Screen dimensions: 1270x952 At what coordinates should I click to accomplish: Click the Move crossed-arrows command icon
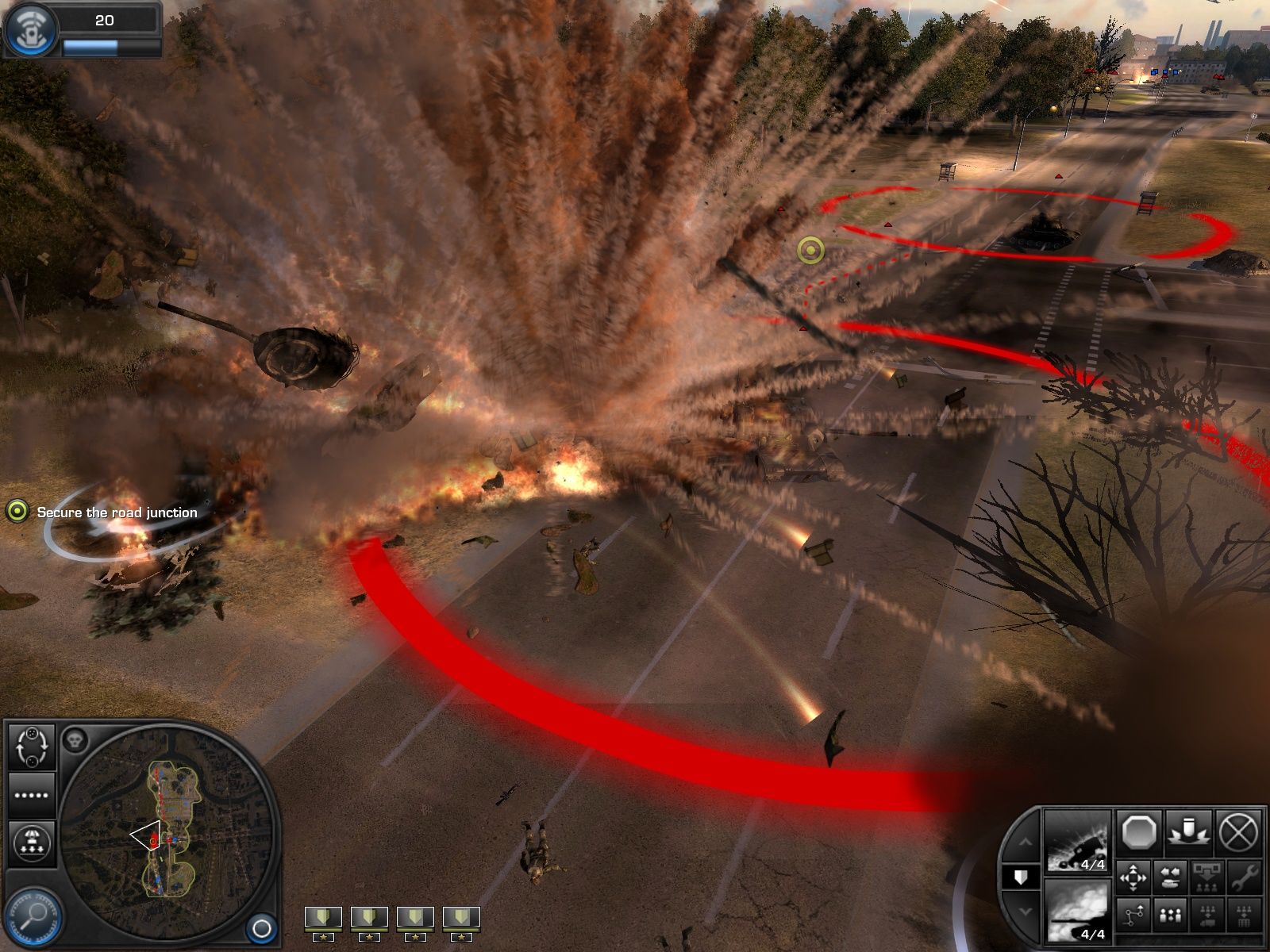(x=1133, y=877)
